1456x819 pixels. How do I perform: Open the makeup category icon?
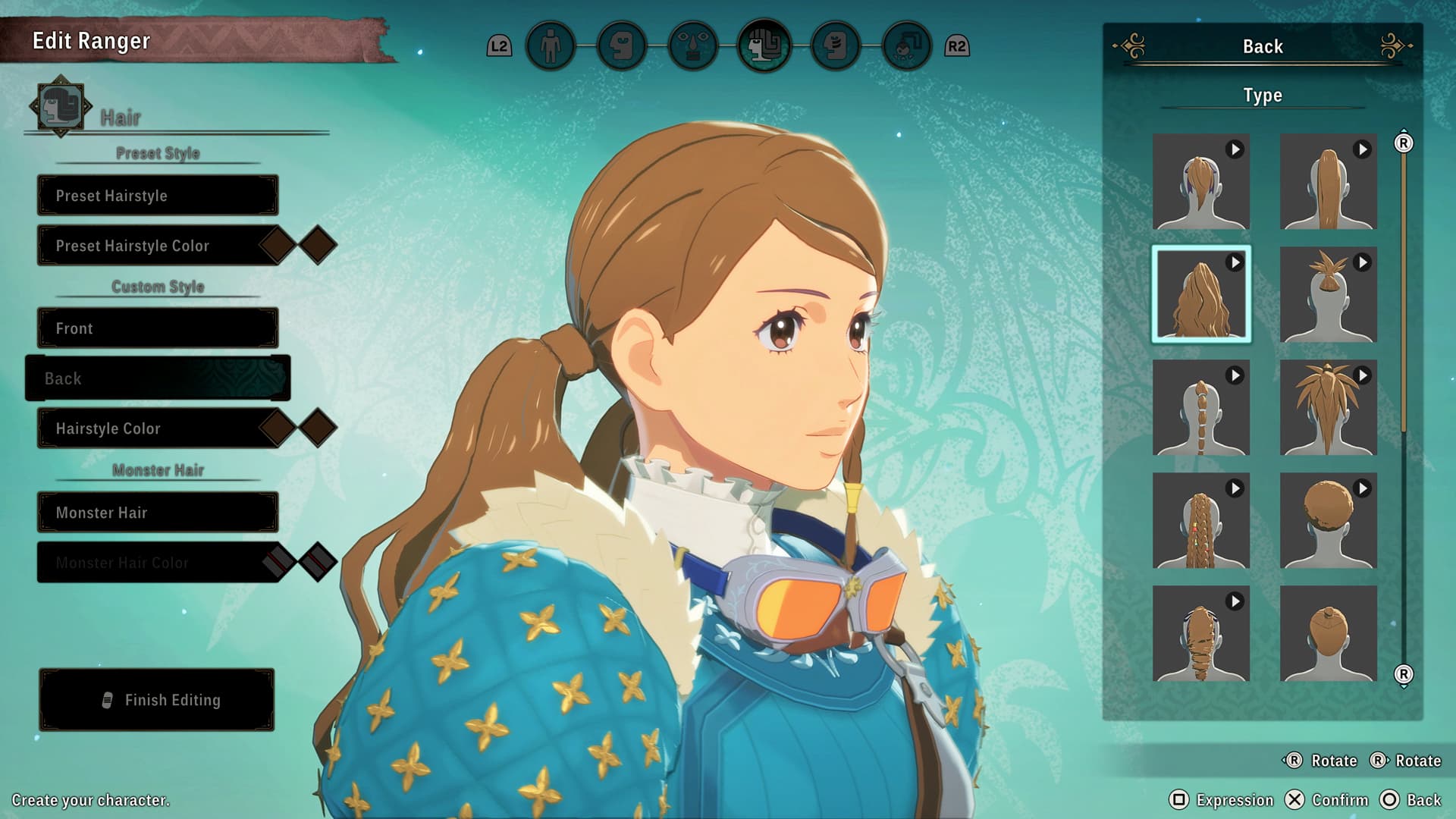coord(834,45)
